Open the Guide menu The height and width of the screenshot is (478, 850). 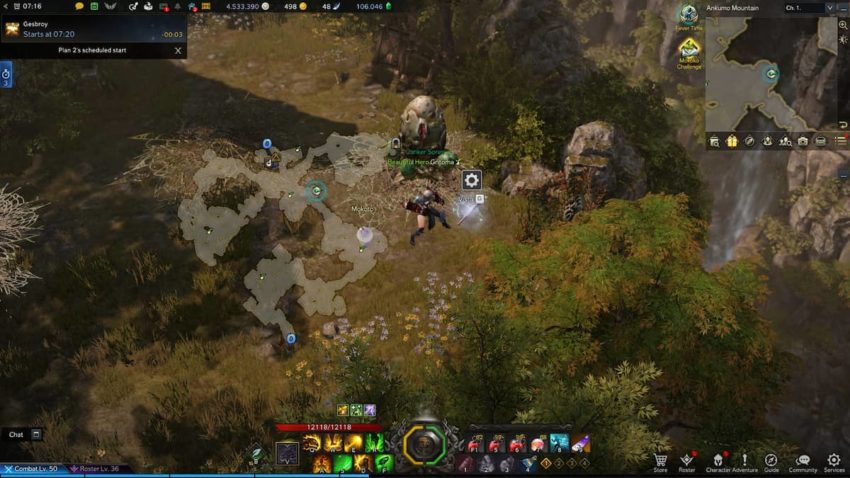[771, 461]
